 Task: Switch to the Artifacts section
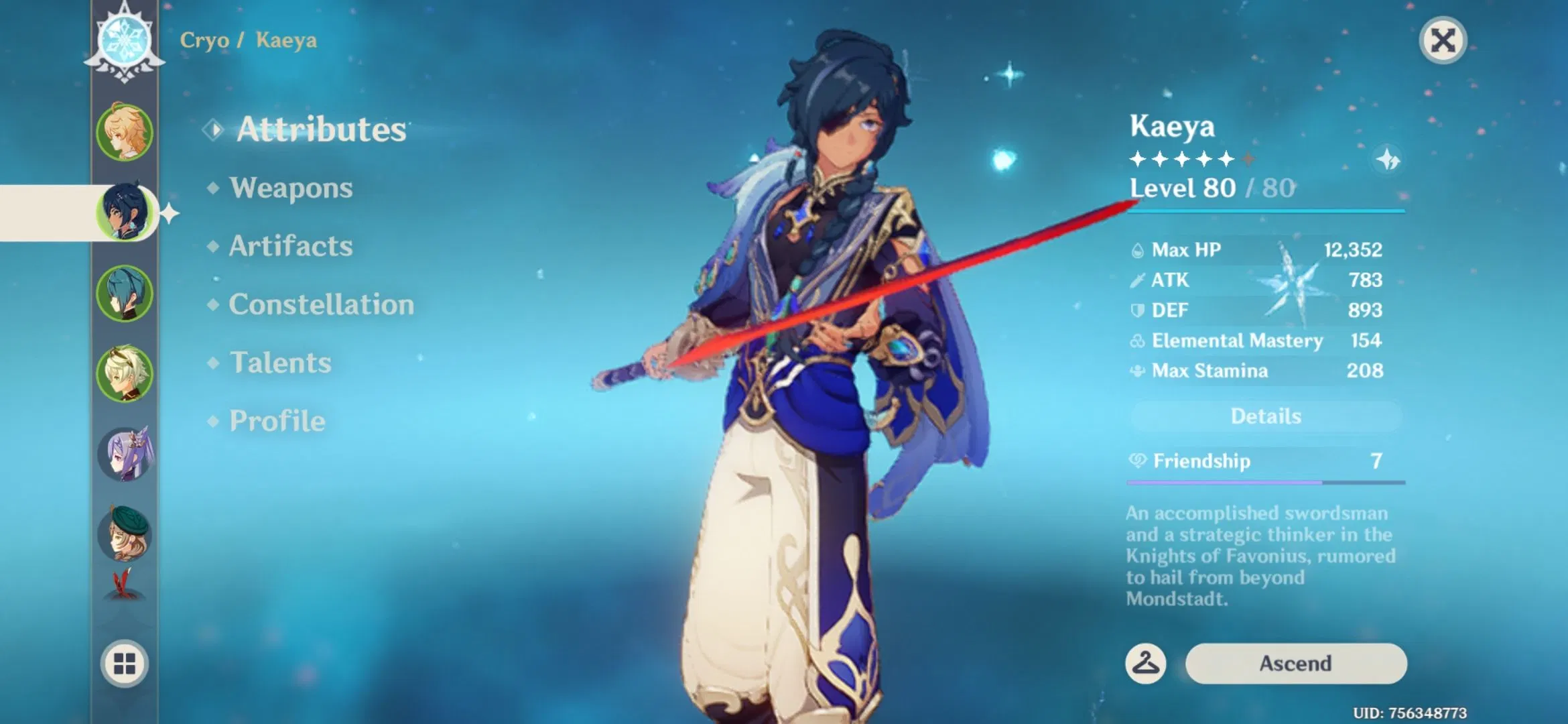click(290, 247)
